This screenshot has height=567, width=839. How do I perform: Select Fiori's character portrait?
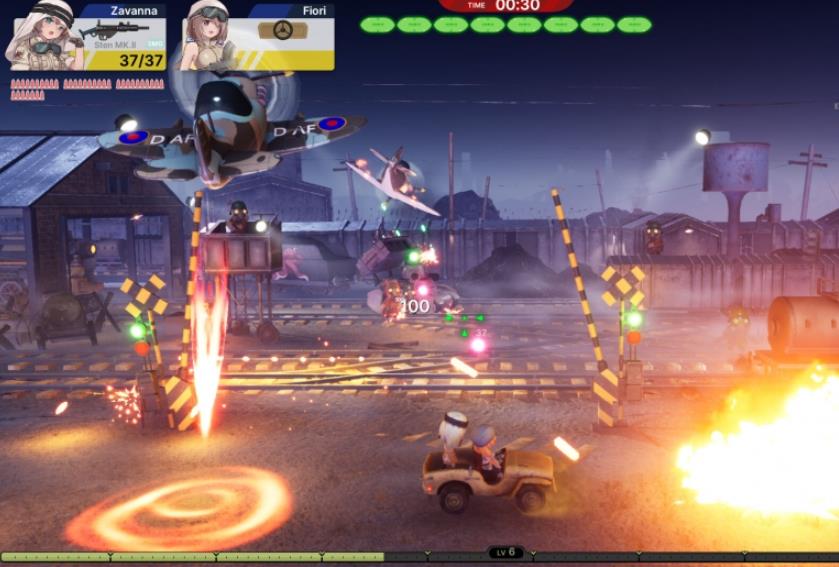[x=208, y=35]
